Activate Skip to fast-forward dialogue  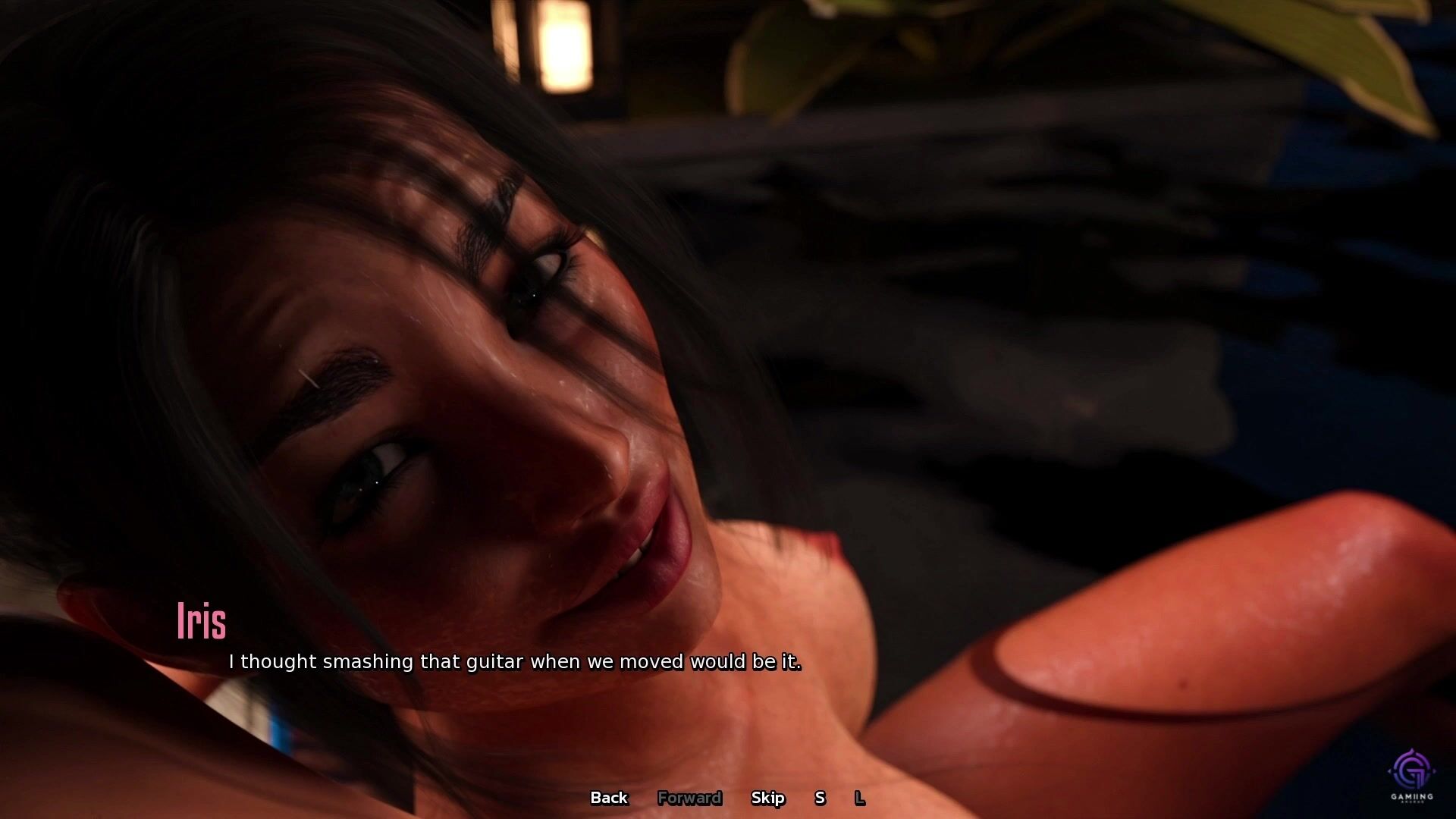point(767,798)
